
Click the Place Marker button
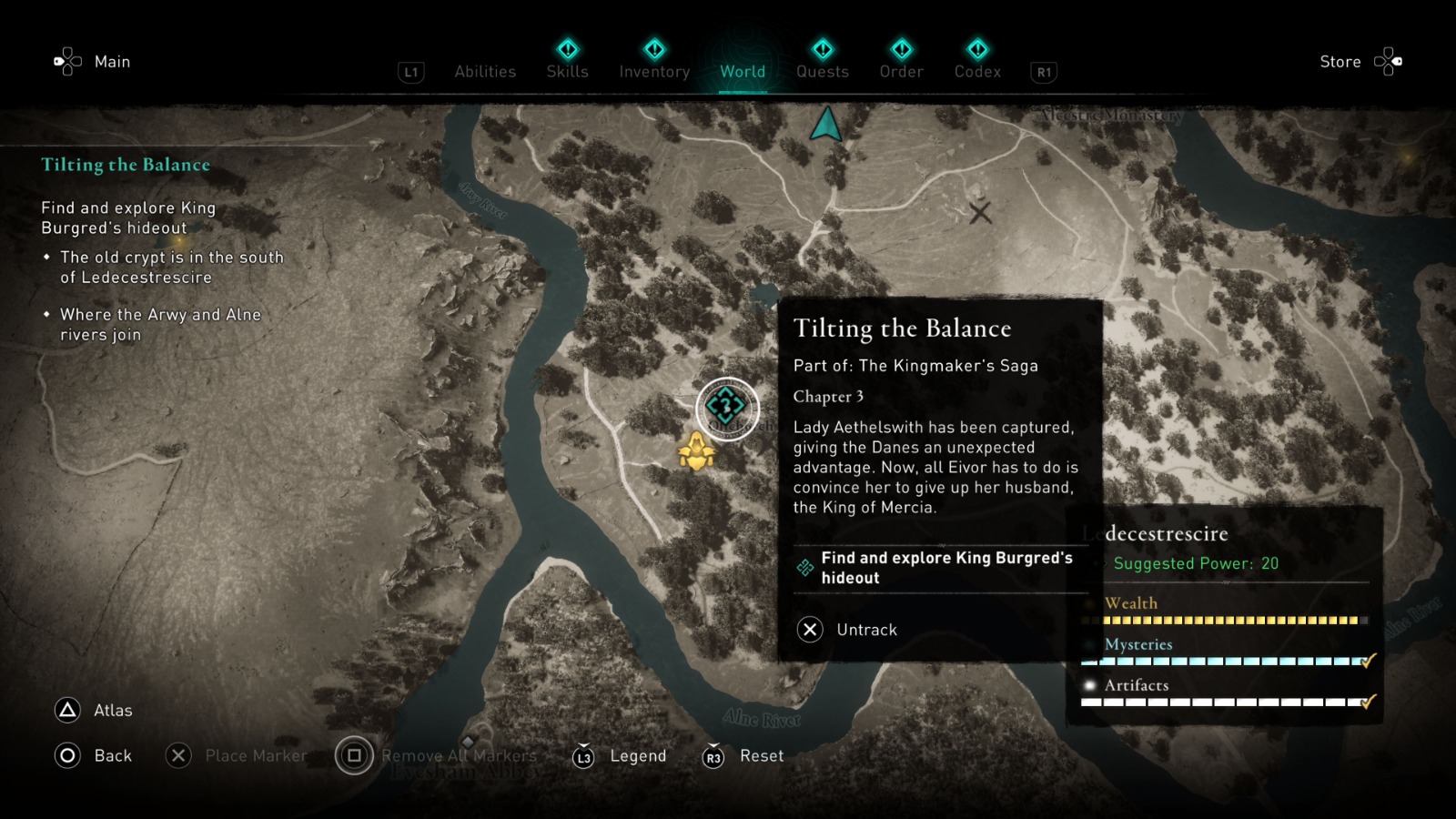[256, 755]
